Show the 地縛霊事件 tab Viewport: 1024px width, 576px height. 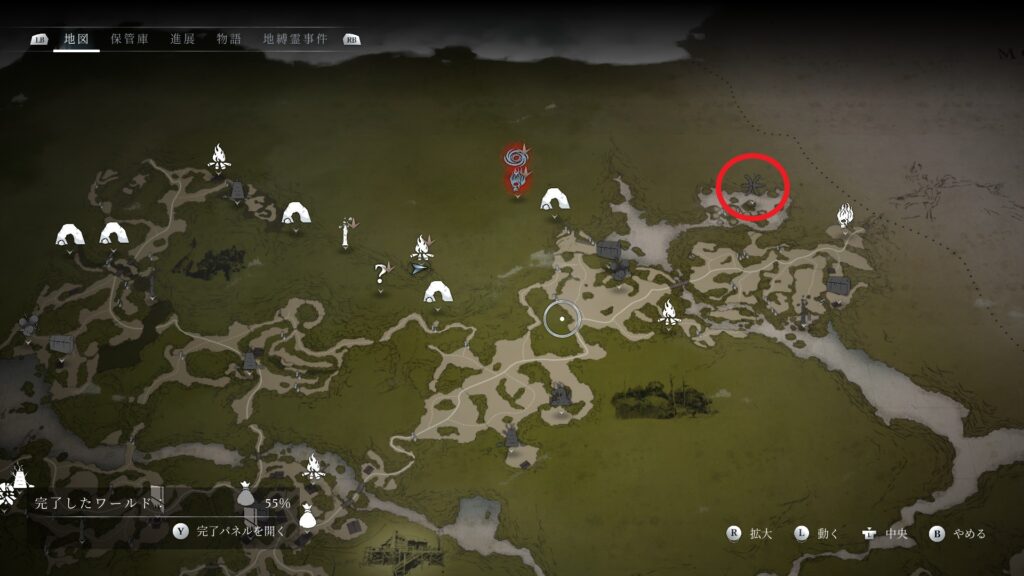point(295,39)
